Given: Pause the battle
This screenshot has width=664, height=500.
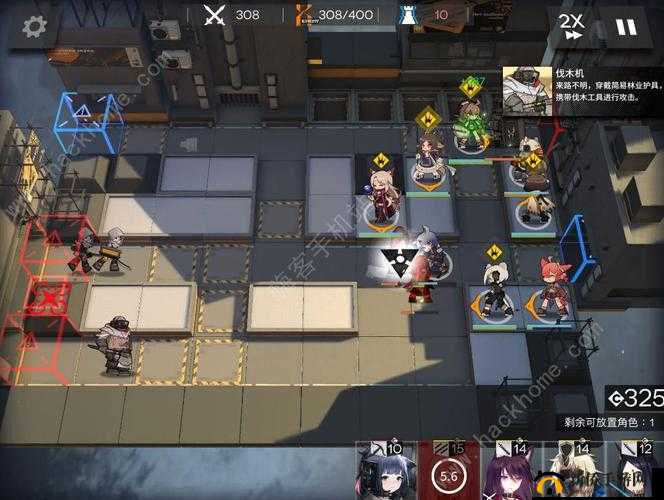Looking at the screenshot, I should (625, 27).
